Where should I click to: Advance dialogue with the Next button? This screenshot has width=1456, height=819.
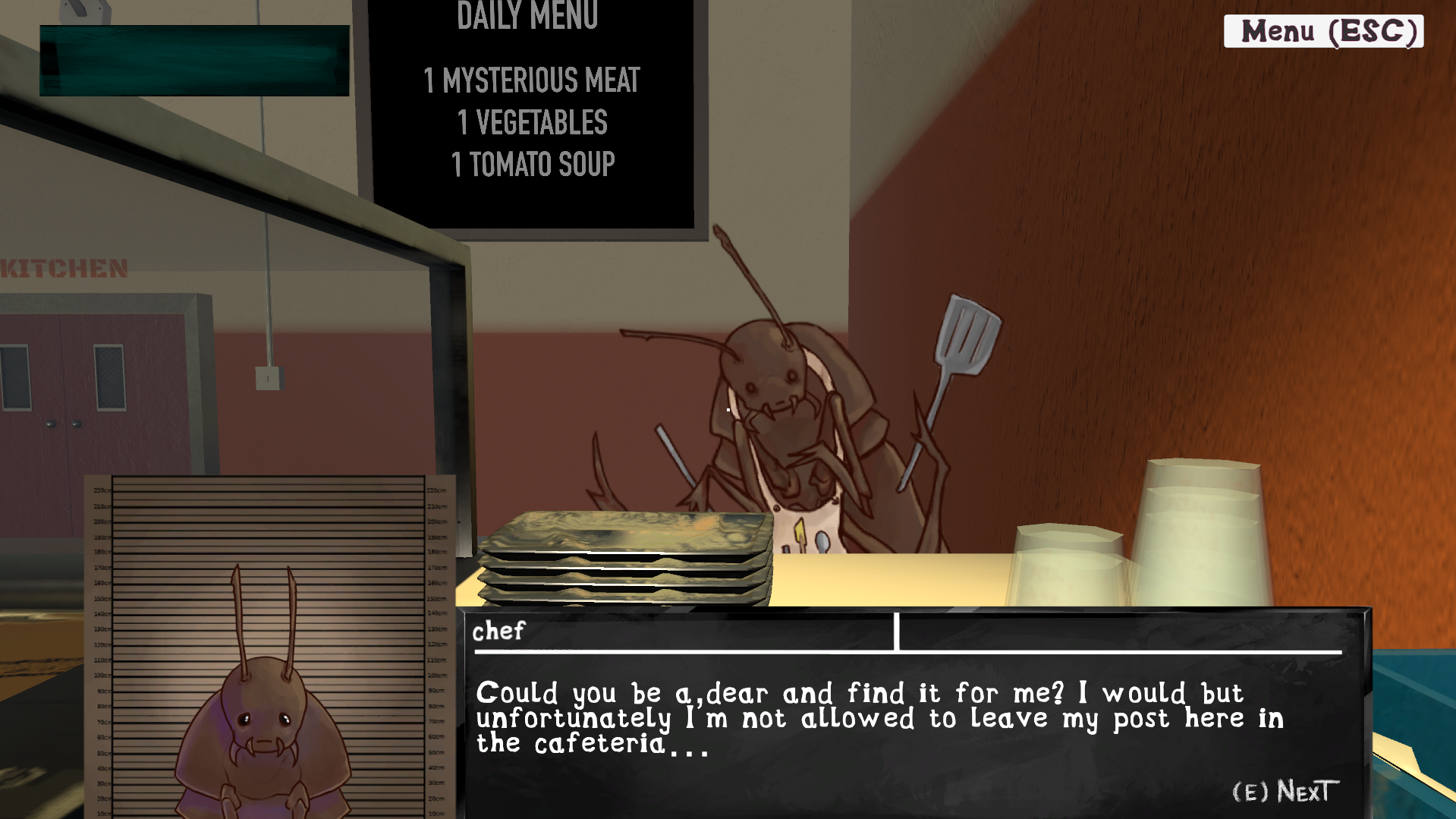[1285, 792]
